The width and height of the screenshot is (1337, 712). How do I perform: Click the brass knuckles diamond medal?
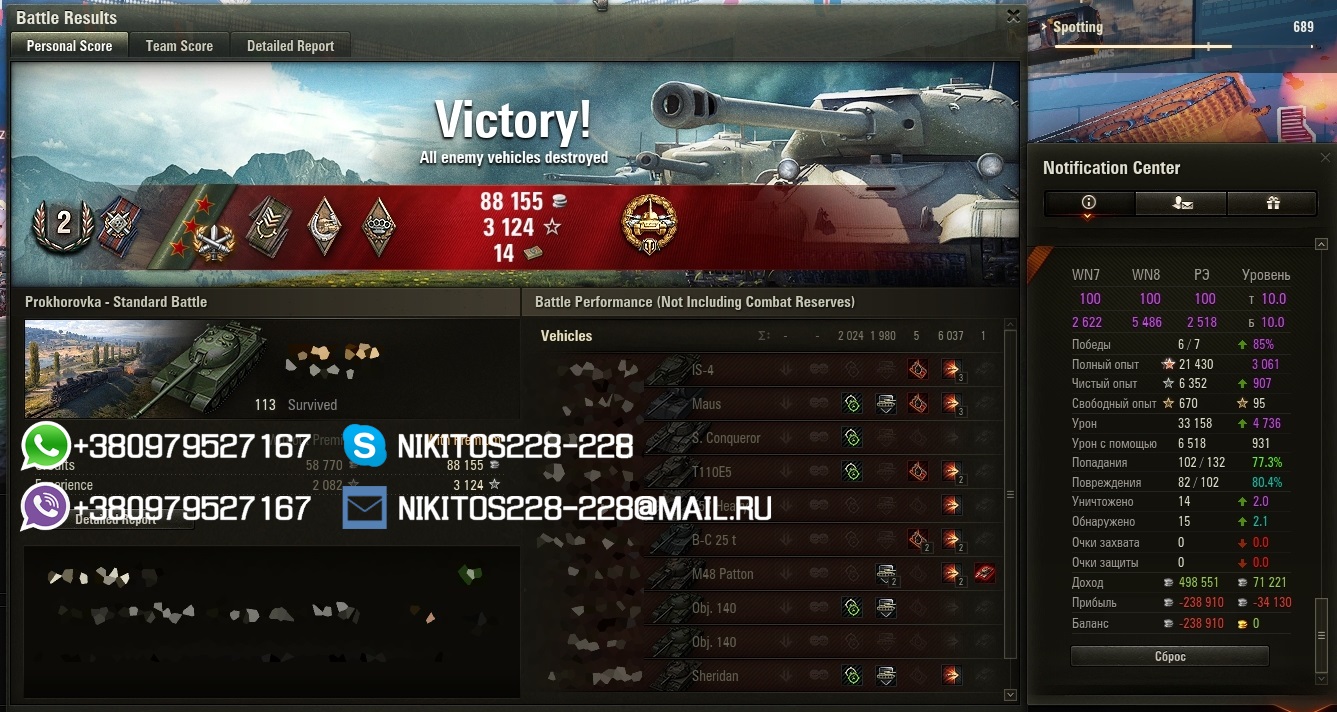click(379, 224)
